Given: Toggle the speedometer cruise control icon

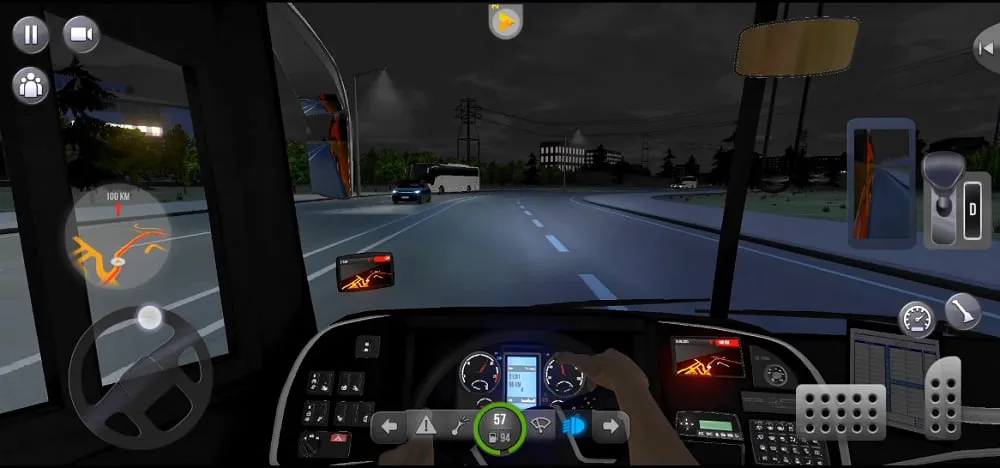Looking at the screenshot, I should click(x=915, y=318).
